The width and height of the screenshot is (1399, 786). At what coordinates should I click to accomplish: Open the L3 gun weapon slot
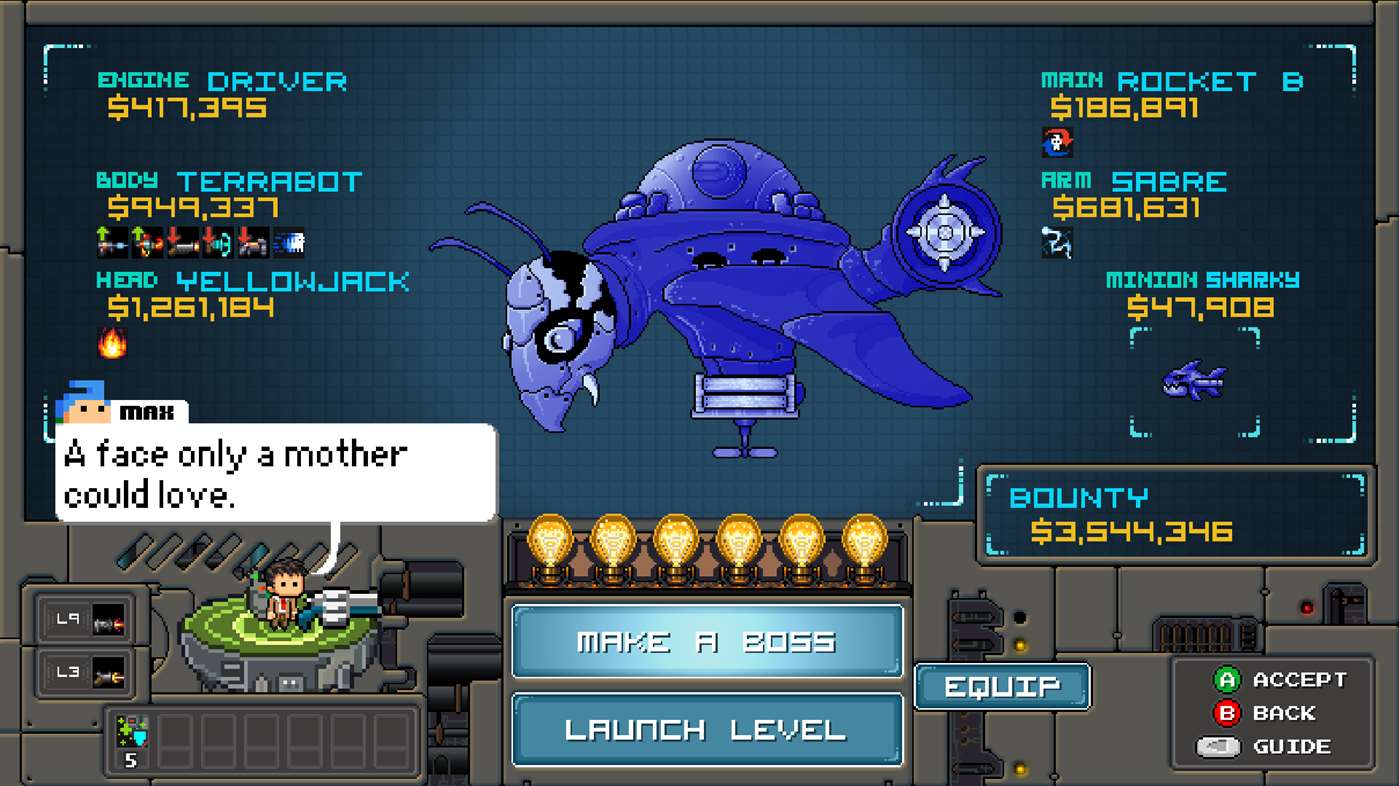coord(85,673)
